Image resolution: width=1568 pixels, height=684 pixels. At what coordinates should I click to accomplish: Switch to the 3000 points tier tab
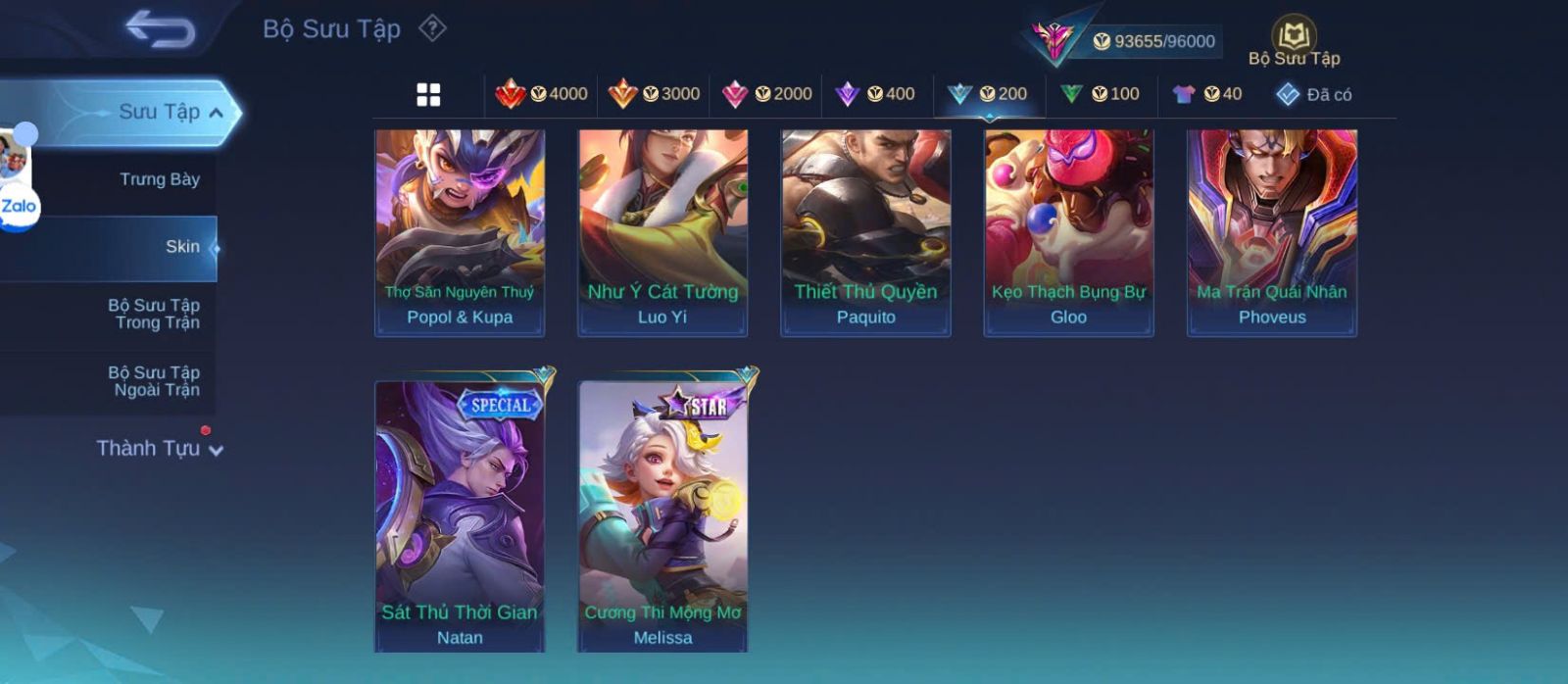tap(654, 94)
